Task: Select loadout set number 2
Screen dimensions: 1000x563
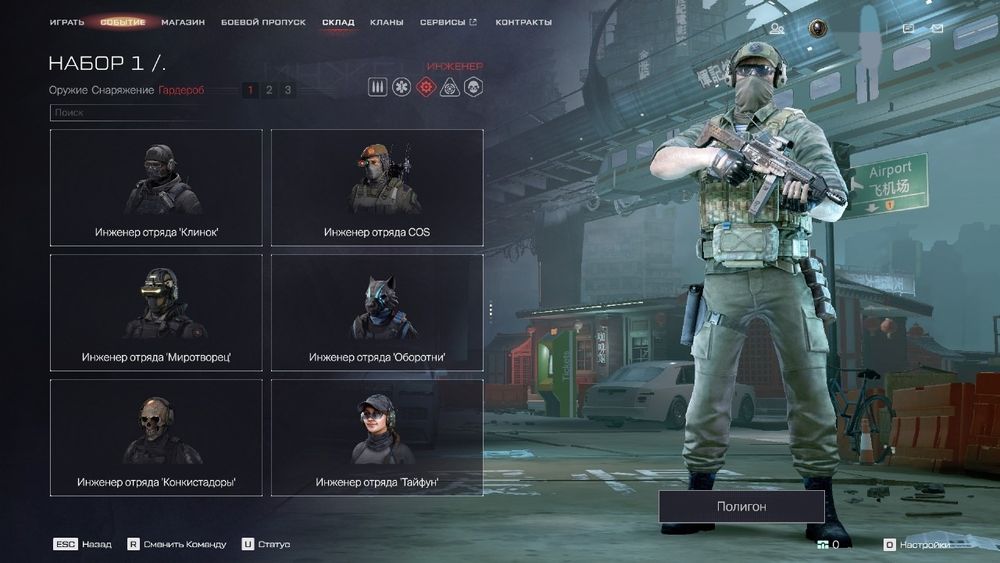Action: [x=269, y=90]
